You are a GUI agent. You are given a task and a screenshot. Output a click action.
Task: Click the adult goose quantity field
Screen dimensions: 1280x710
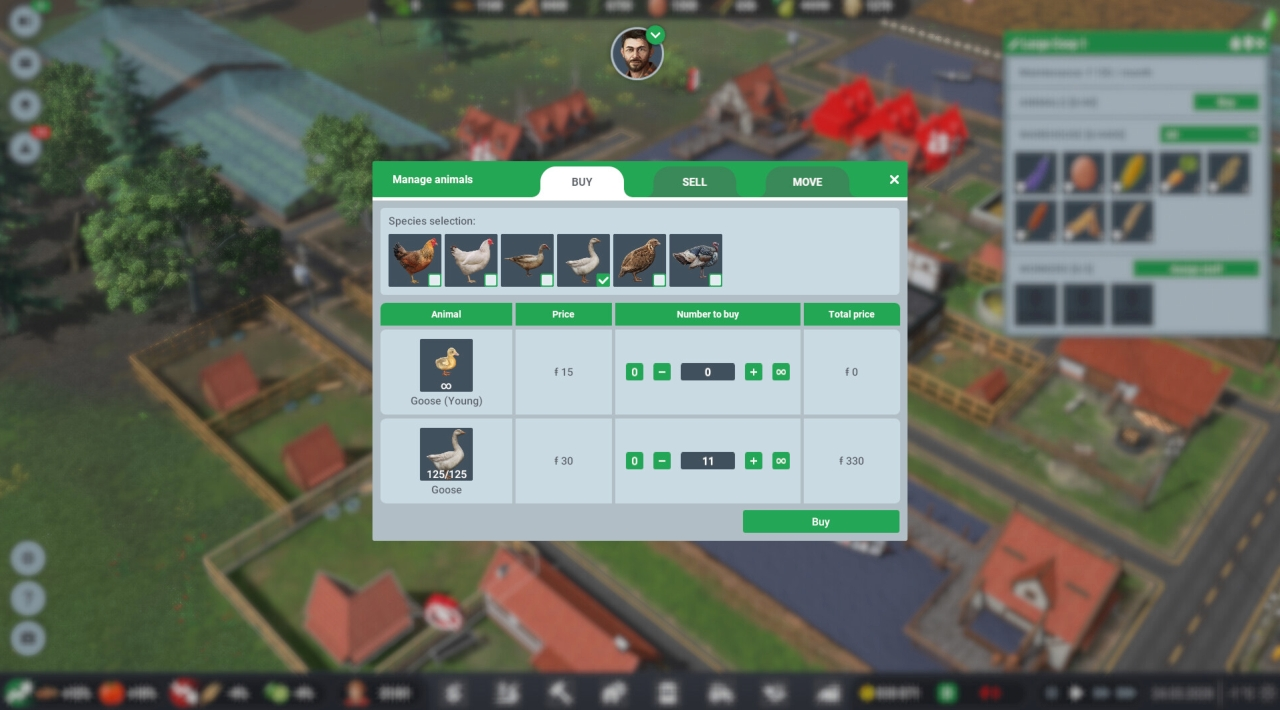click(x=708, y=461)
